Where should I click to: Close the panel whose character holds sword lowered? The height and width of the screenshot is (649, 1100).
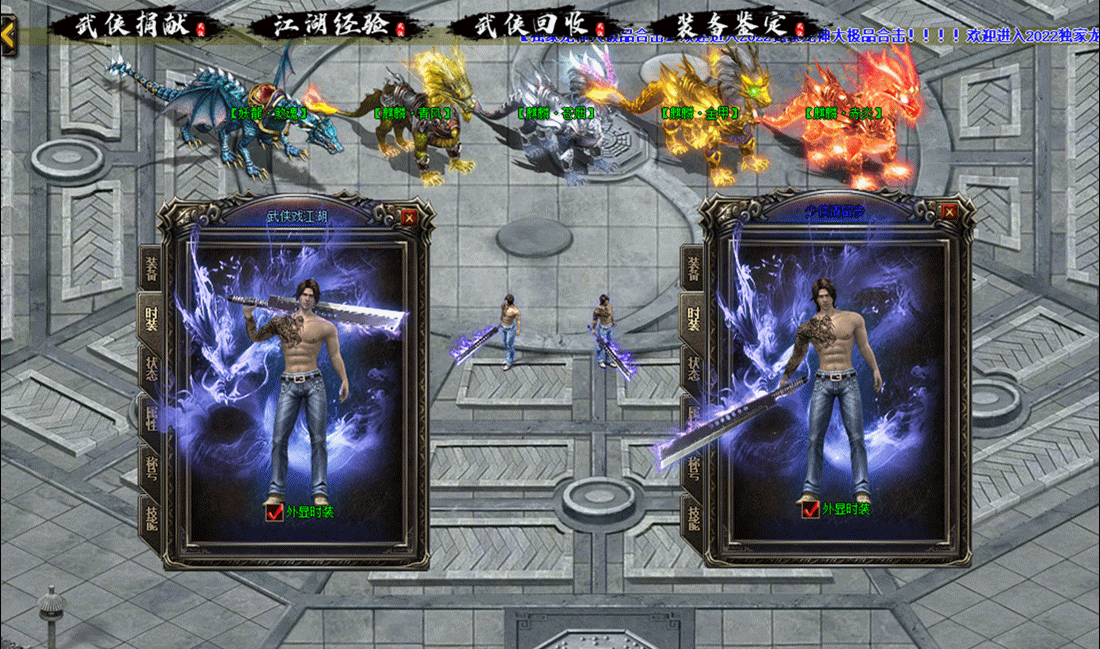(x=949, y=211)
